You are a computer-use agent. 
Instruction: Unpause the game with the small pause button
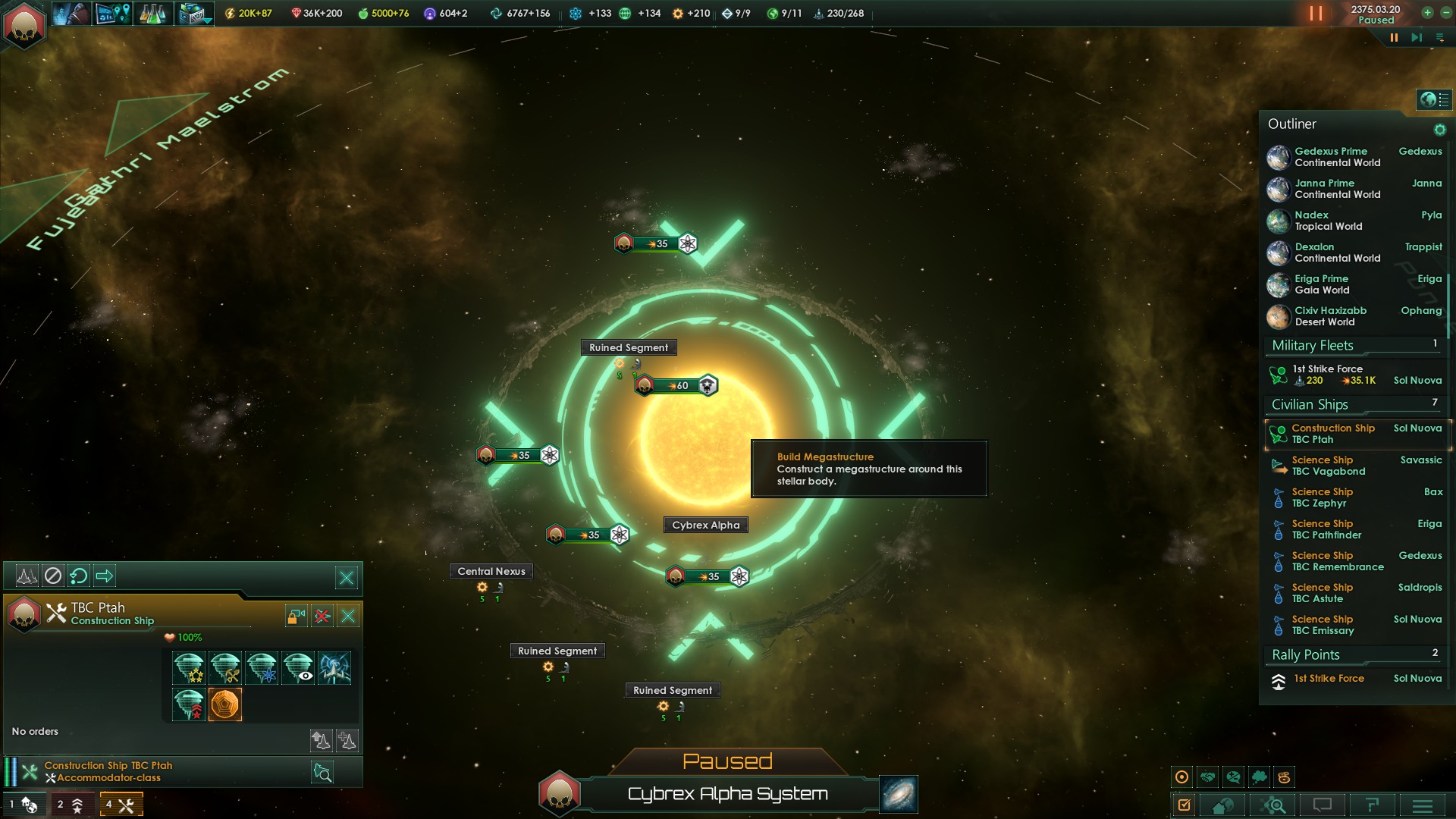coord(1394,38)
